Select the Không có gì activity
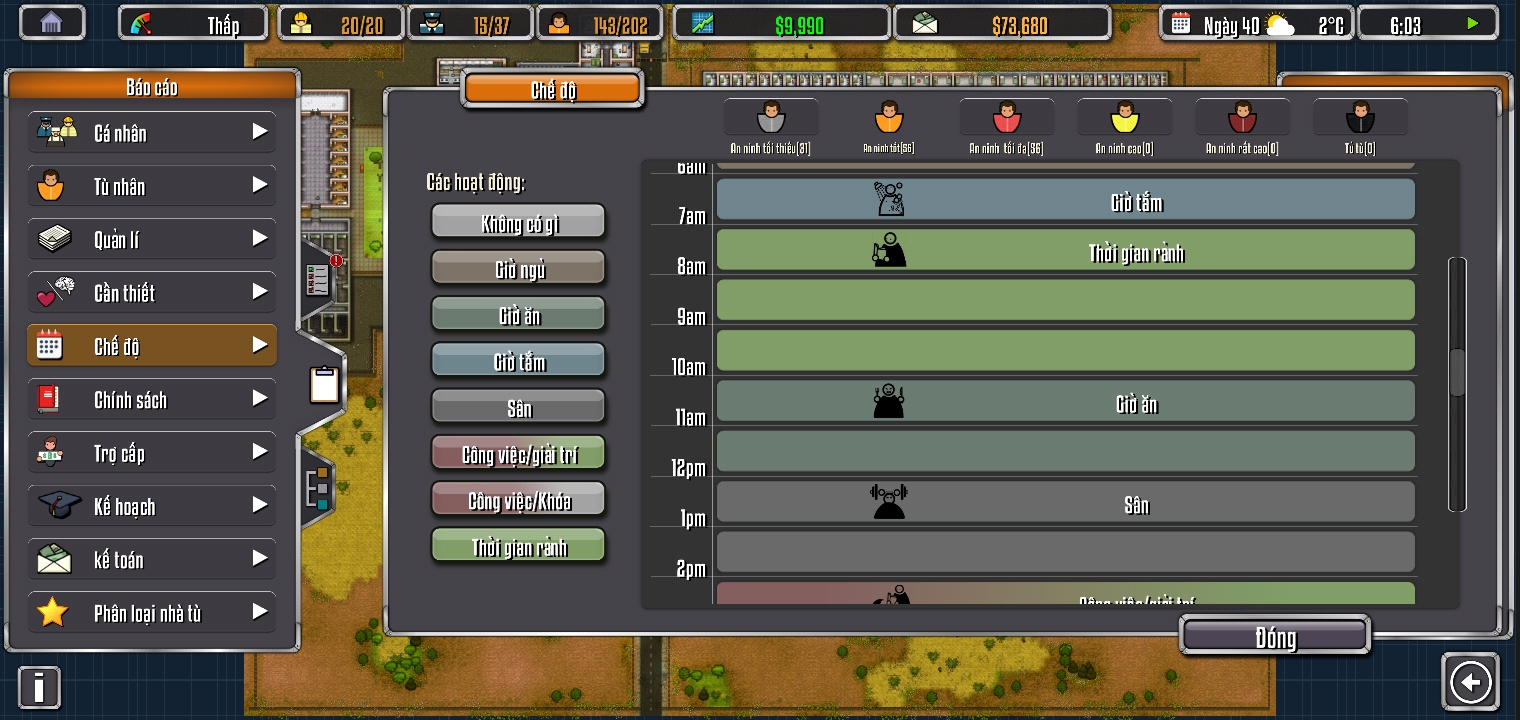Viewport: 1520px width, 720px height. click(518, 222)
